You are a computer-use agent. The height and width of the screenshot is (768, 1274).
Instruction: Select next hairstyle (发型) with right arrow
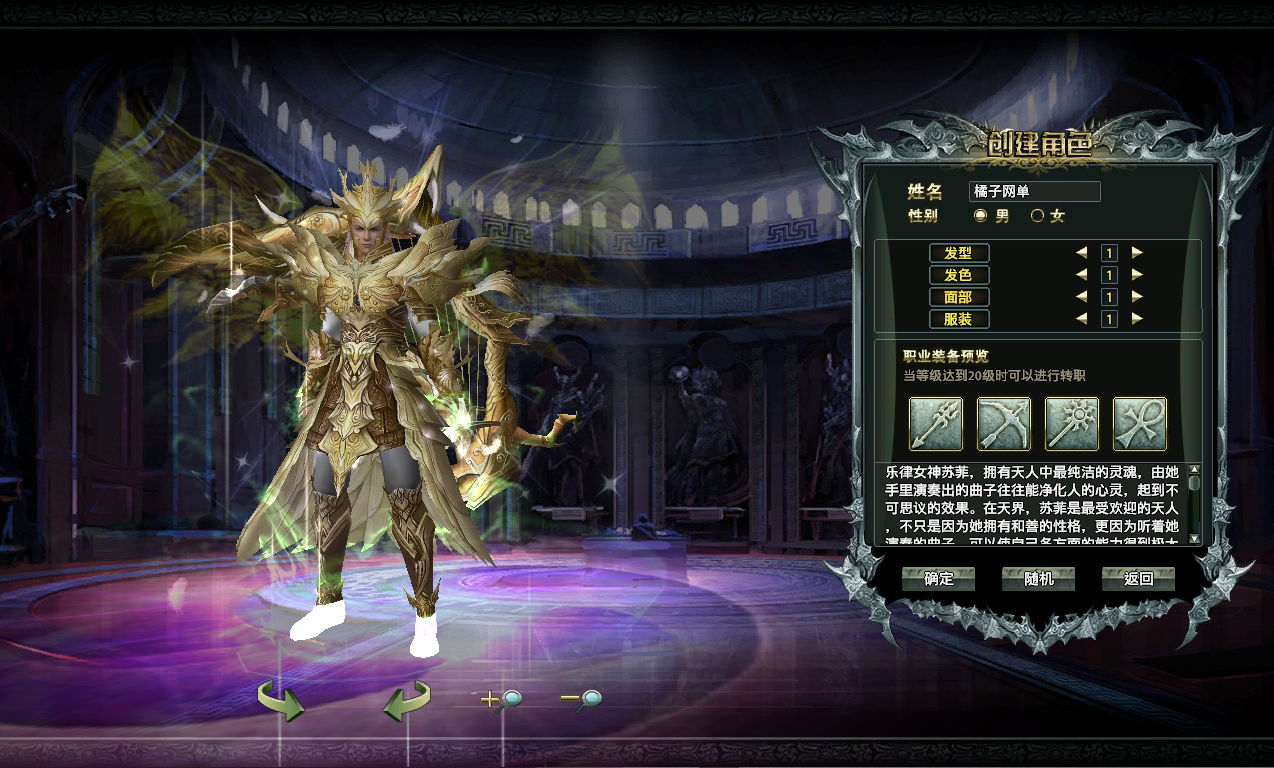[x=1137, y=253]
